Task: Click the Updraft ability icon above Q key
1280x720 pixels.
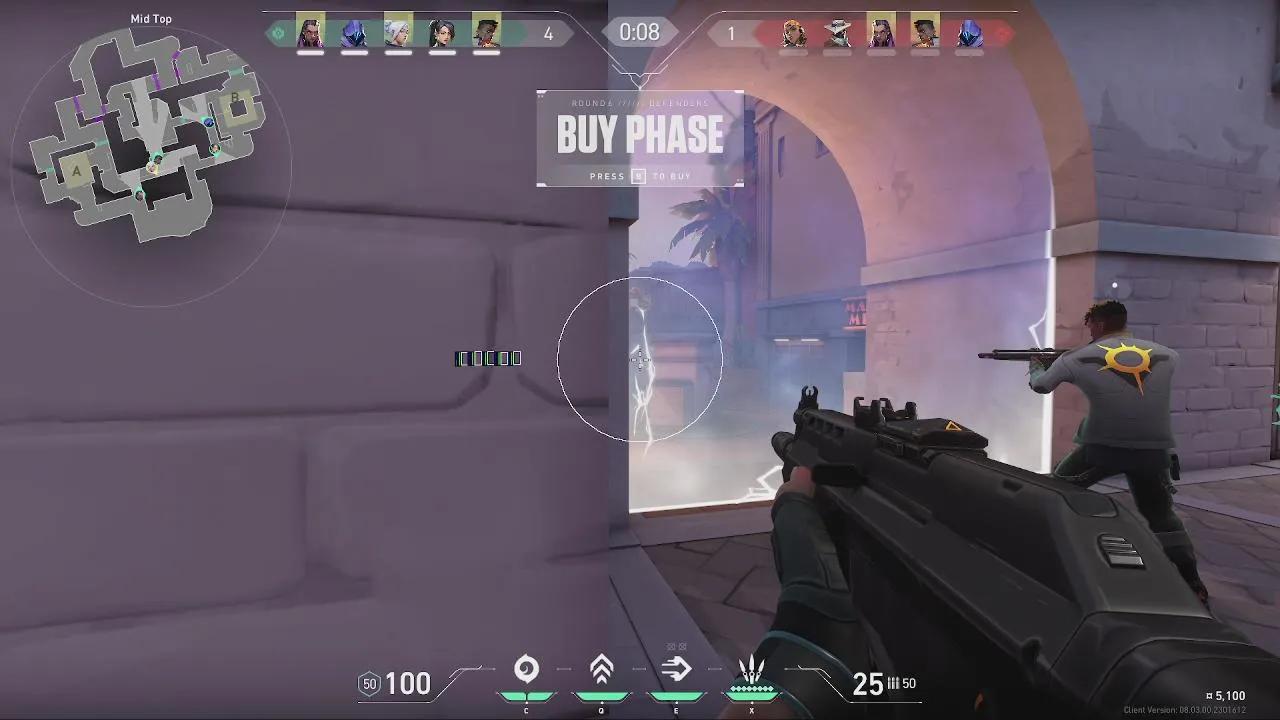Action: click(601, 666)
